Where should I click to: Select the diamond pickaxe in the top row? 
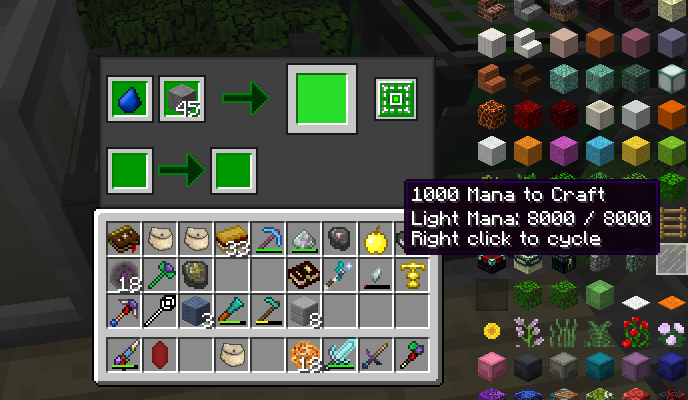pyautogui.click(x=267, y=239)
